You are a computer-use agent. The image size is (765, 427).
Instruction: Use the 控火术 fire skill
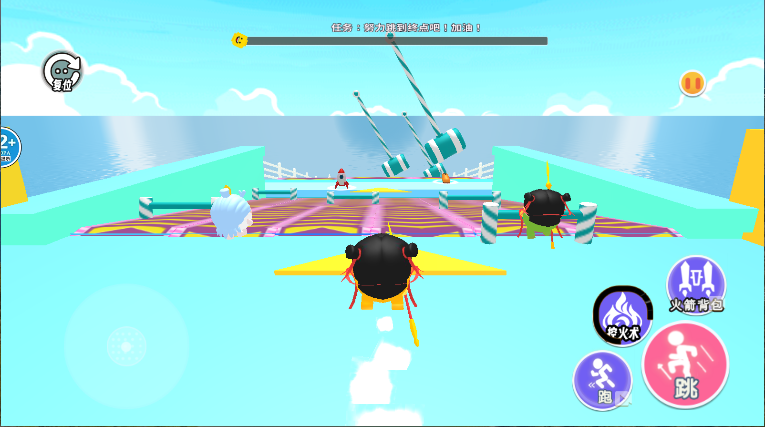tap(622, 314)
